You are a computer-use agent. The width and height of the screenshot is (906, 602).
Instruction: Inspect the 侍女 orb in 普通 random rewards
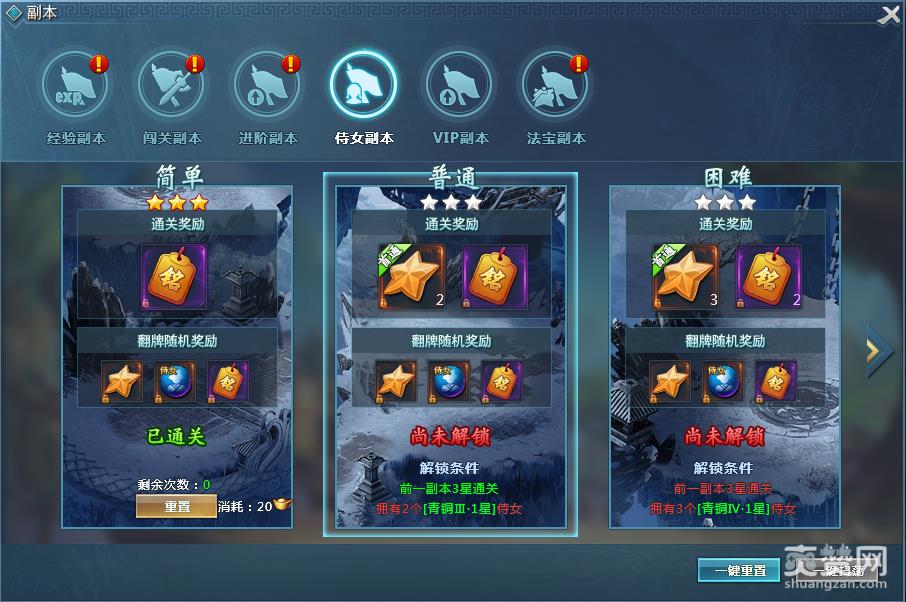[449, 381]
